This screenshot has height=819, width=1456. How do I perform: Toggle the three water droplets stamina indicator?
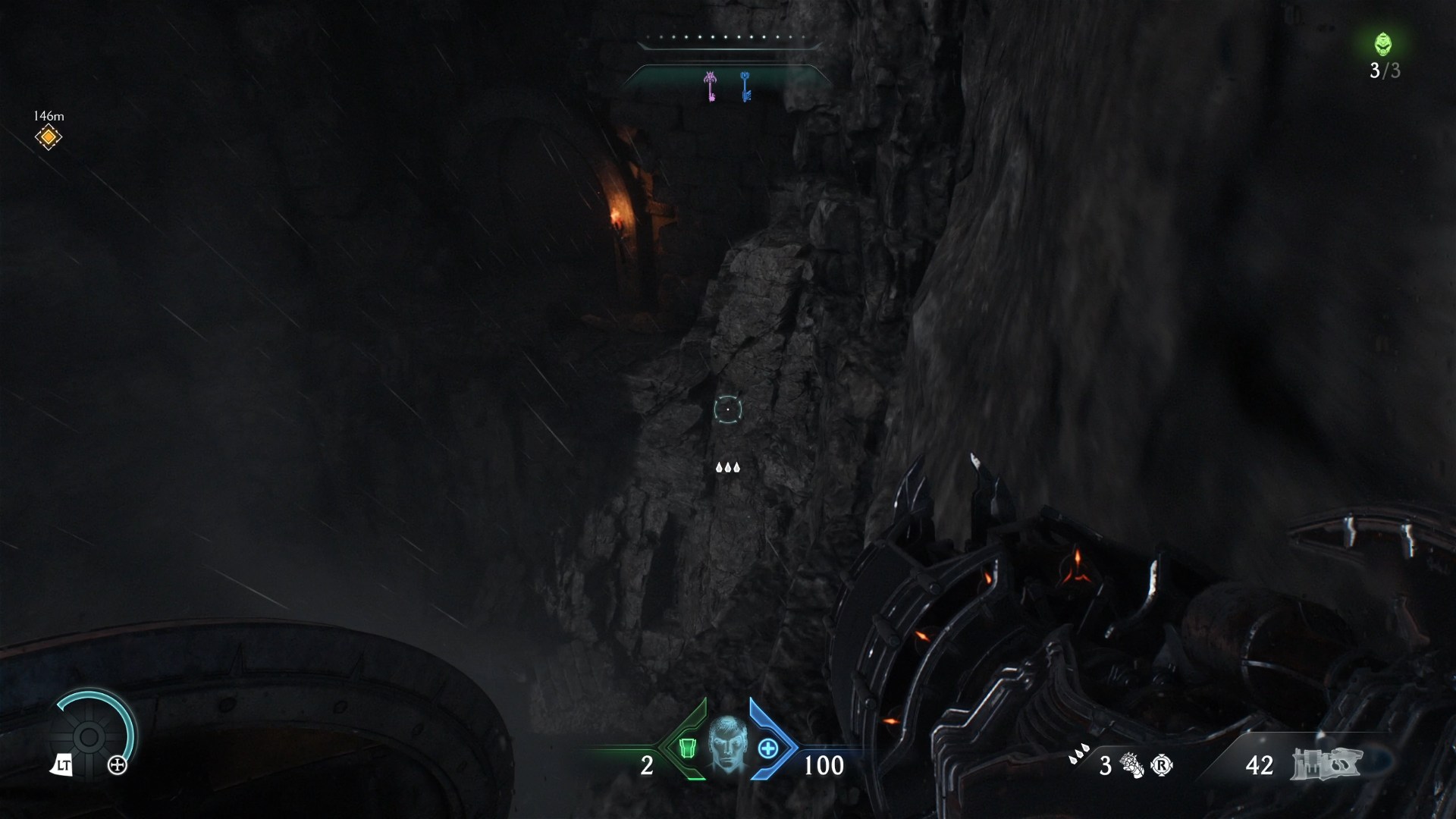729,468
